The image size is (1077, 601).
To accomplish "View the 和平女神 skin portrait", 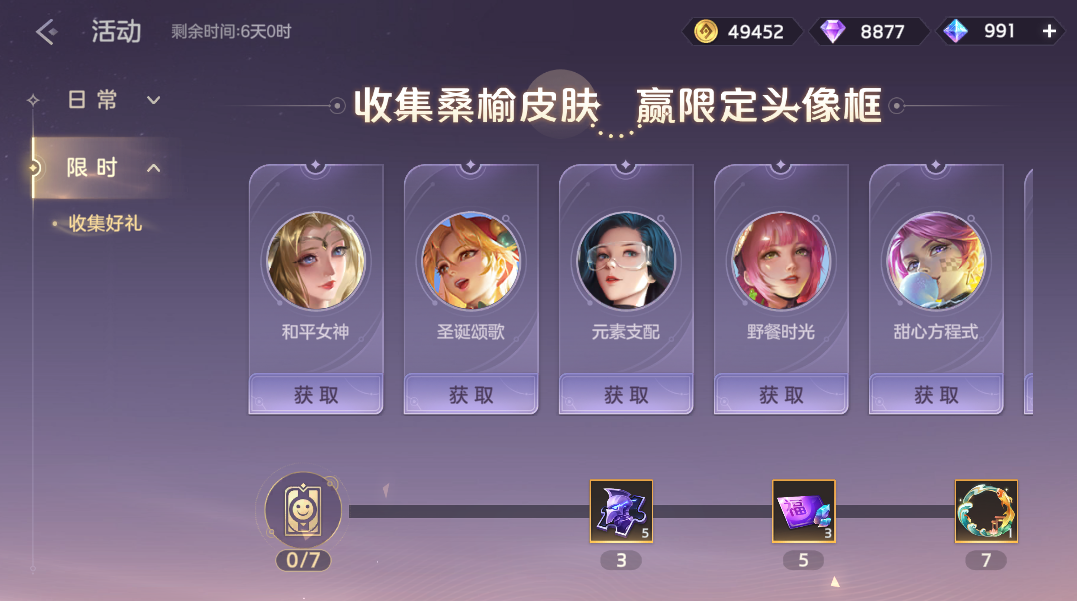I will (x=316, y=260).
